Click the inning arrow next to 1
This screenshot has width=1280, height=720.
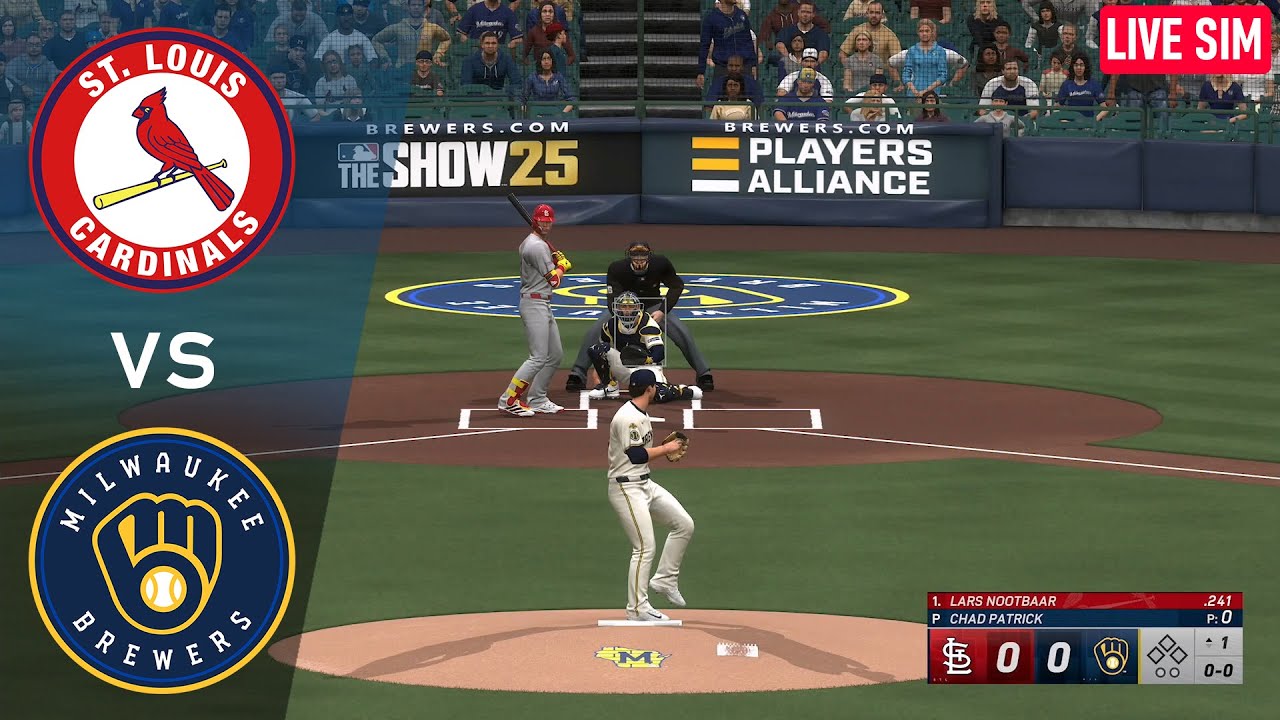[1207, 641]
